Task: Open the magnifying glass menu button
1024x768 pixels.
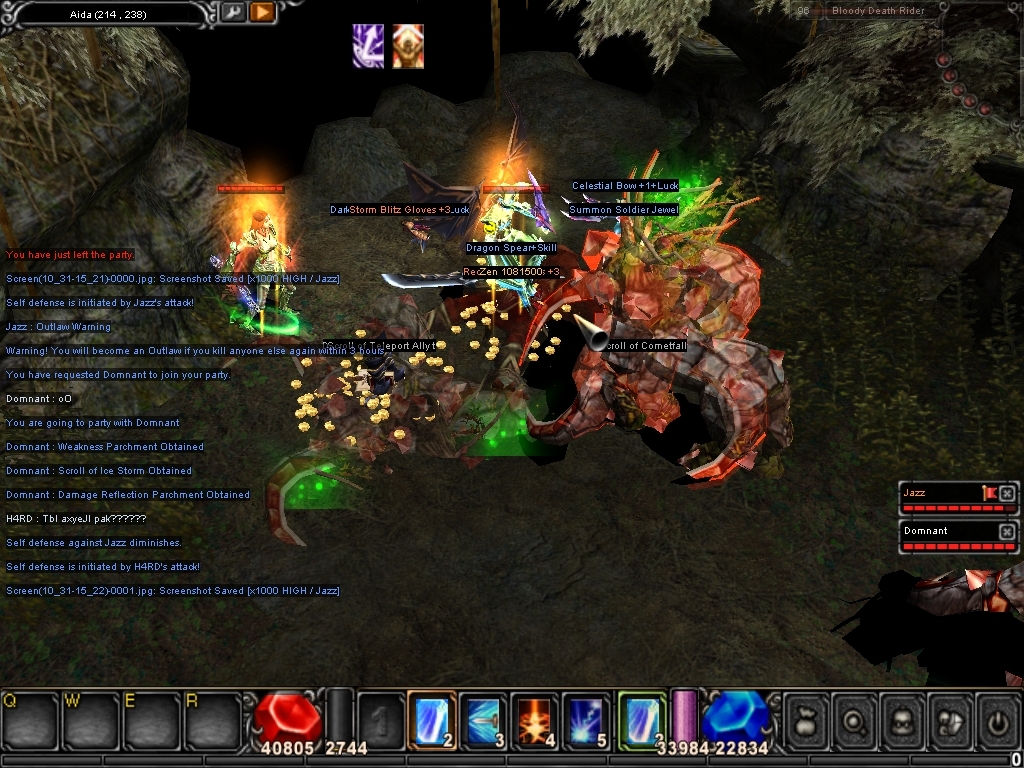Action: click(854, 719)
